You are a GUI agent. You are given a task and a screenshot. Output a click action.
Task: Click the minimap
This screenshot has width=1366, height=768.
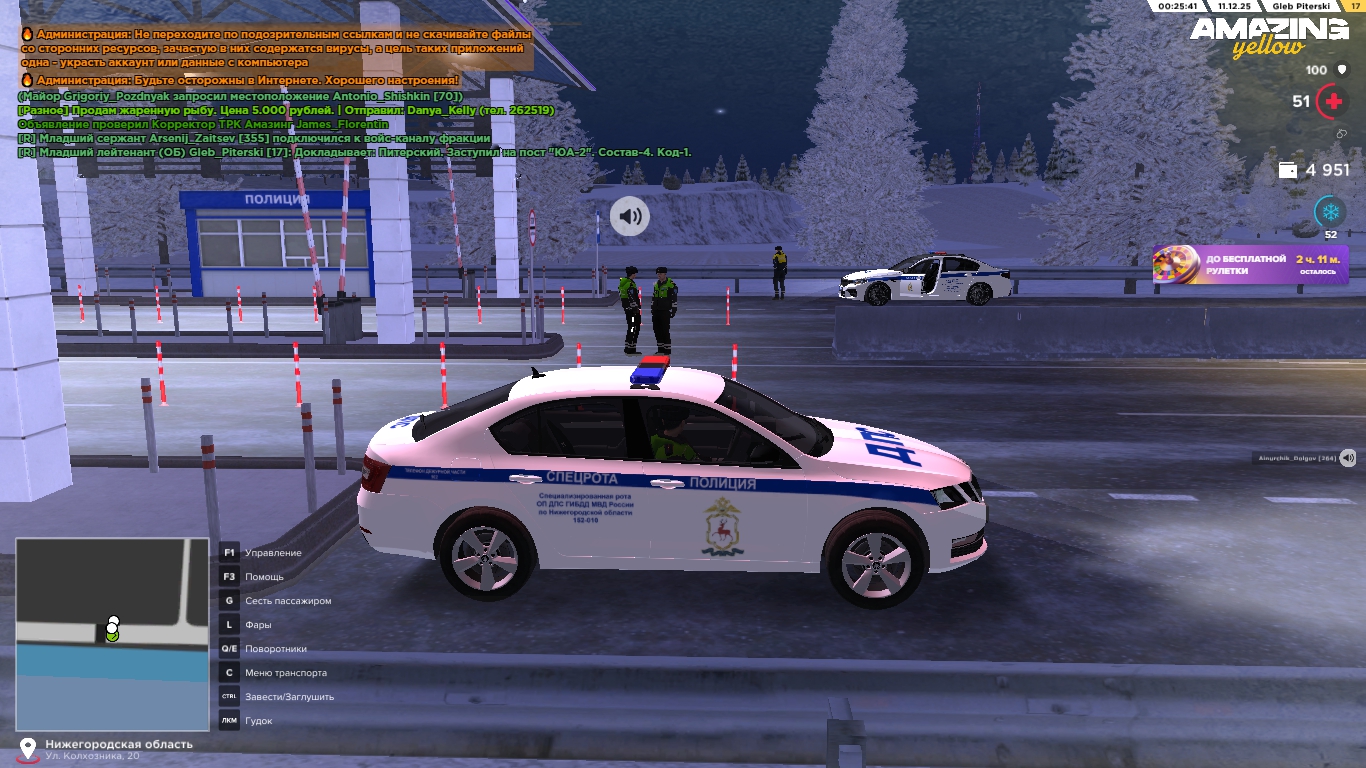pyautogui.click(x=112, y=634)
